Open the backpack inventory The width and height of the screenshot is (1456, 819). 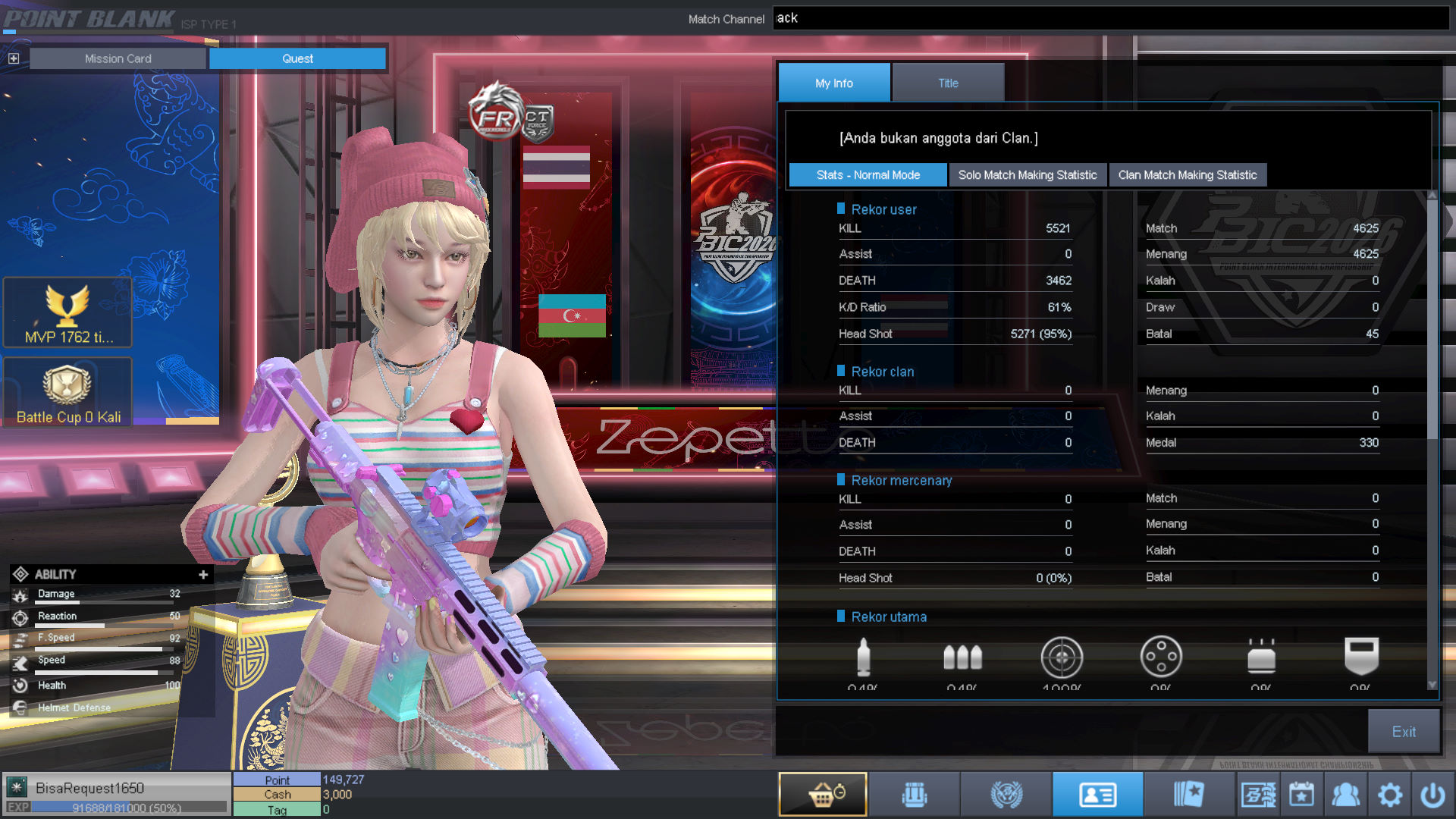click(915, 794)
